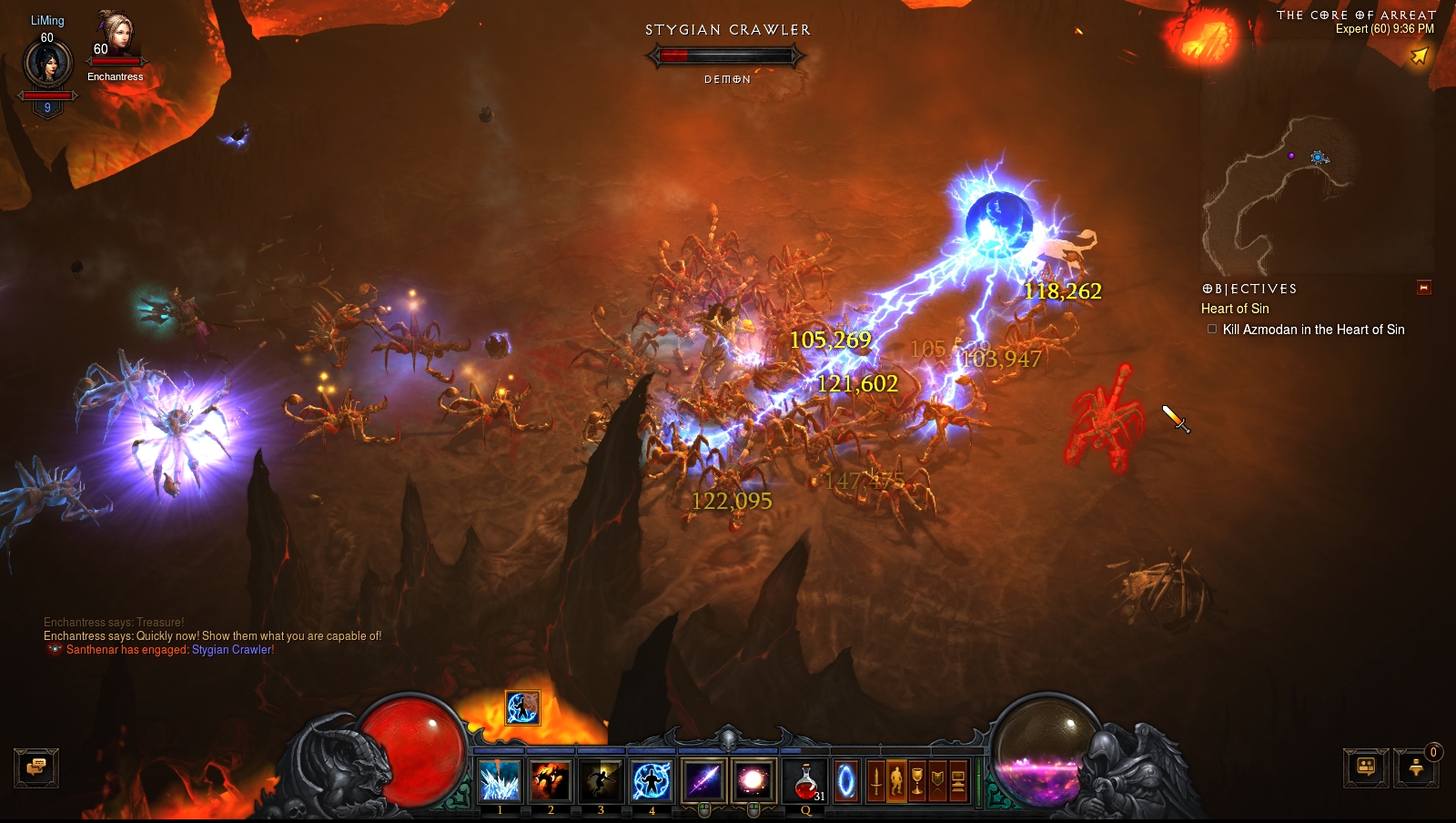Screen dimensions: 1456x823
Task: Click the Storm Armor buff icon
Action: pos(522,707)
